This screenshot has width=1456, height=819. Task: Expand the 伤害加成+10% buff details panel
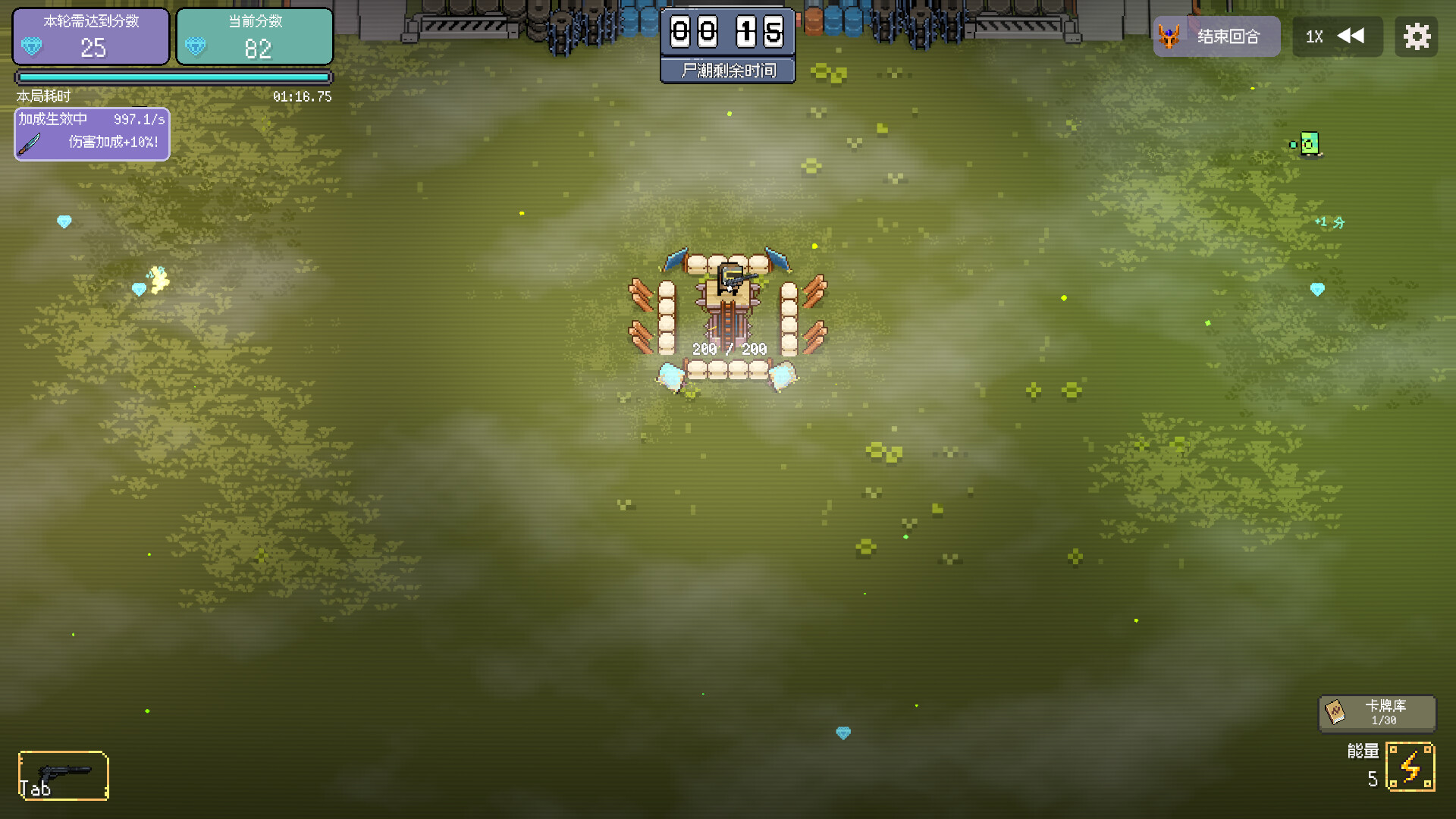[91, 134]
